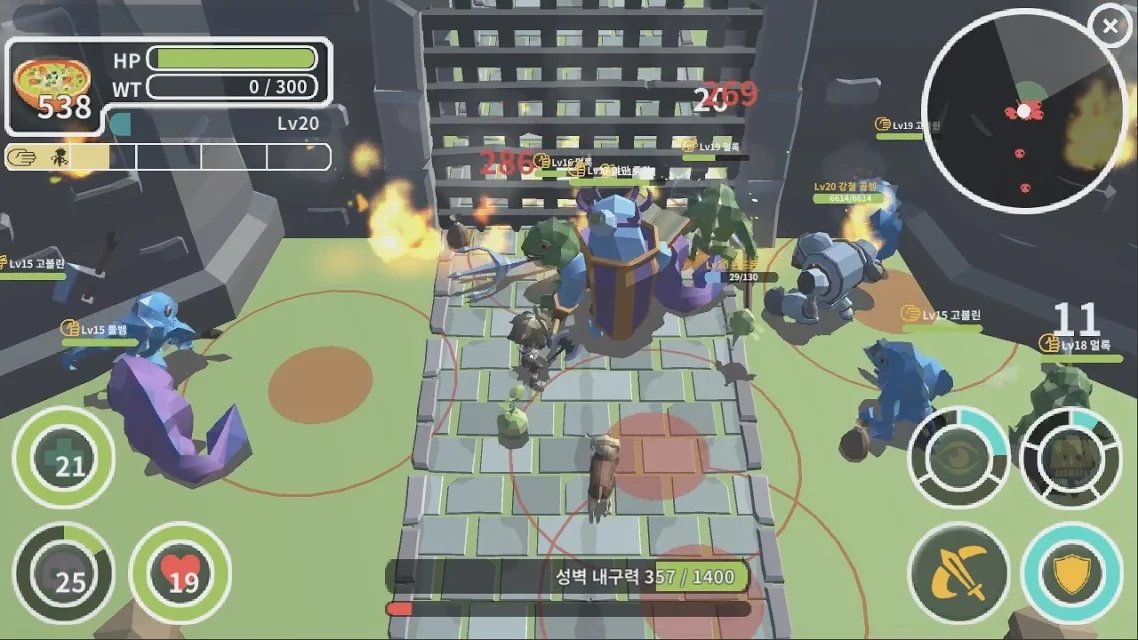This screenshot has width=1138, height=640.
Task: Close the minimap with the X button
Action: 1110,27
